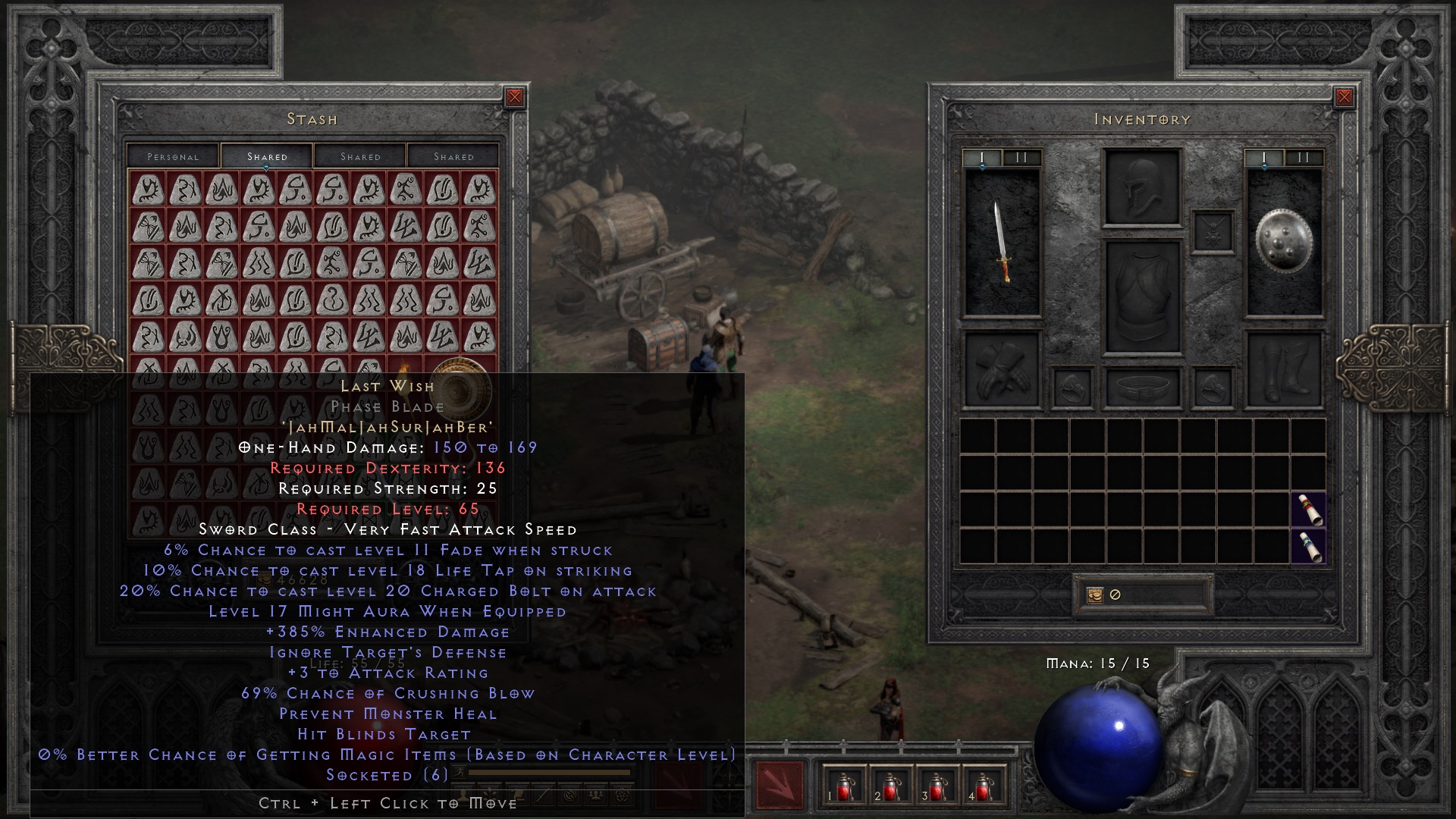The width and height of the screenshot is (1456, 819).
Task: Switch left weapon swap to set II
Action: click(1020, 158)
